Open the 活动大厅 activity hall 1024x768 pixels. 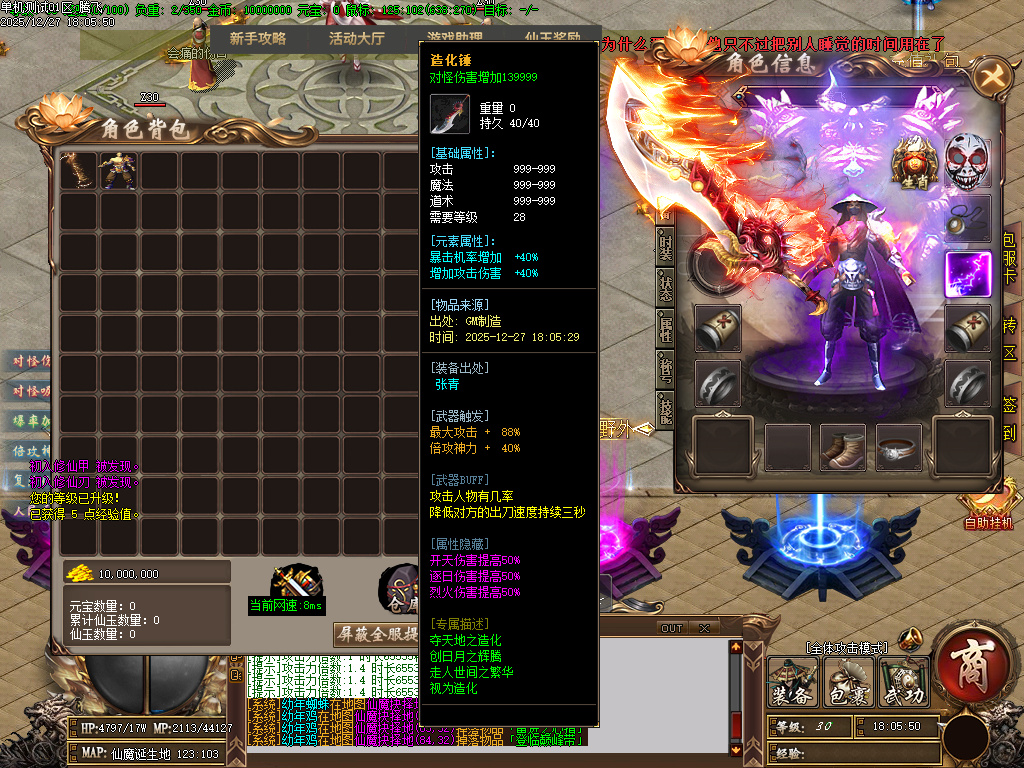click(357, 39)
